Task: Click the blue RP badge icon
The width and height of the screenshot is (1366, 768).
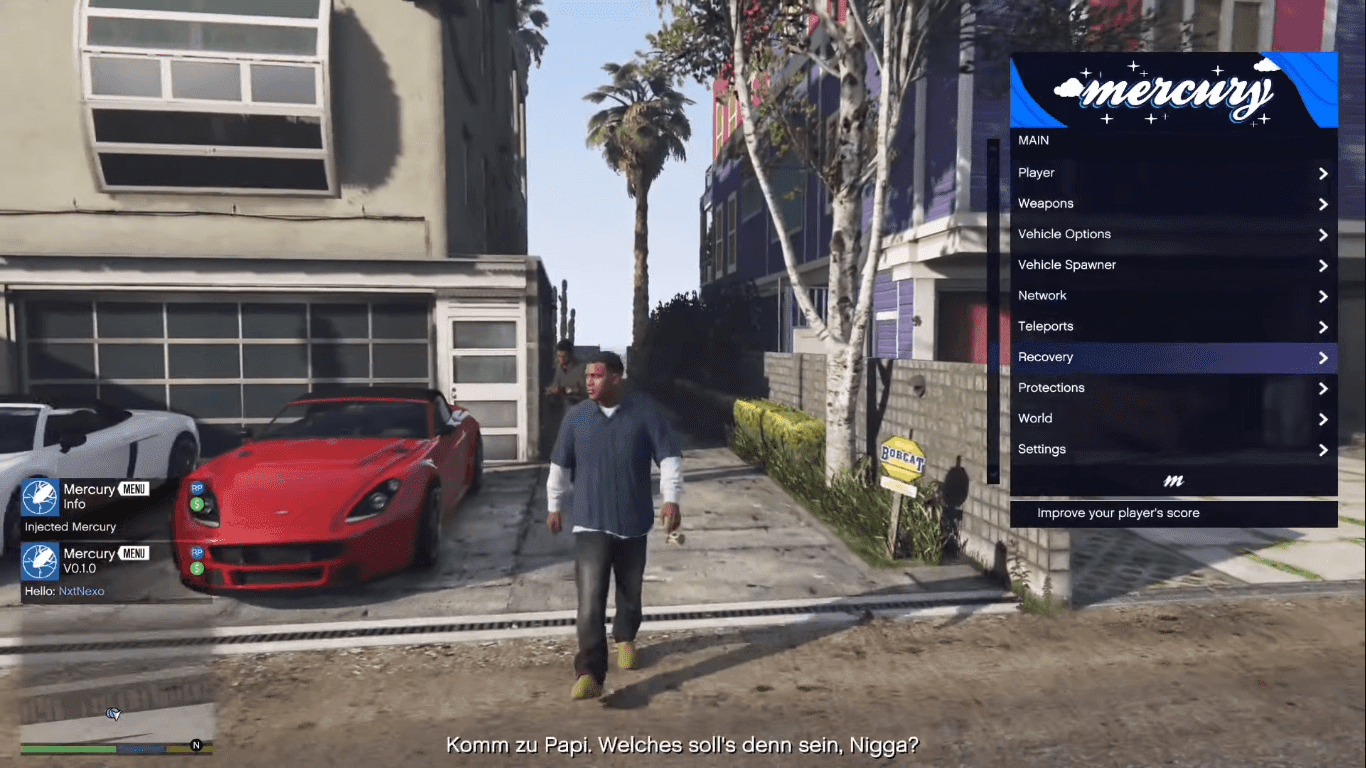Action: (x=197, y=488)
